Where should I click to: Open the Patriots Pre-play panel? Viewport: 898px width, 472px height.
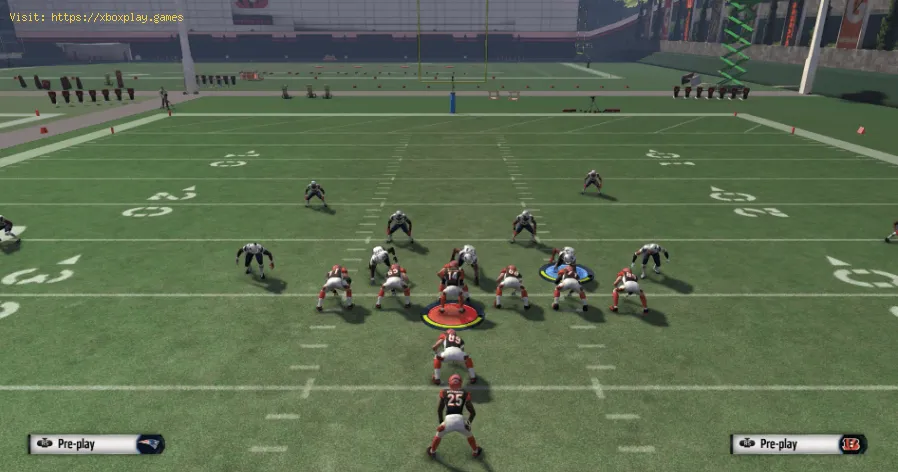(x=96, y=444)
